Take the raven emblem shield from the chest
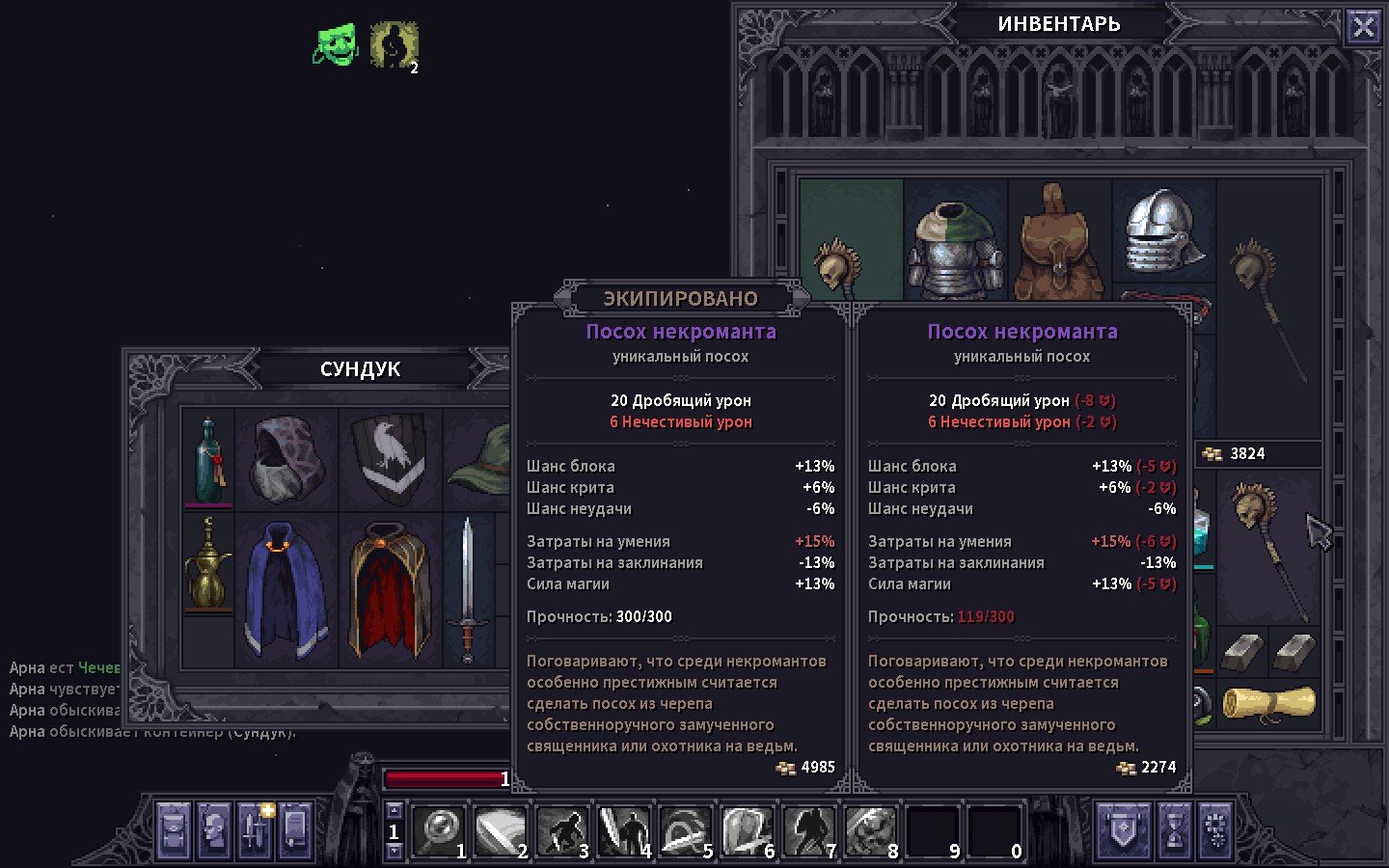The width and height of the screenshot is (1389, 868). pos(391,457)
